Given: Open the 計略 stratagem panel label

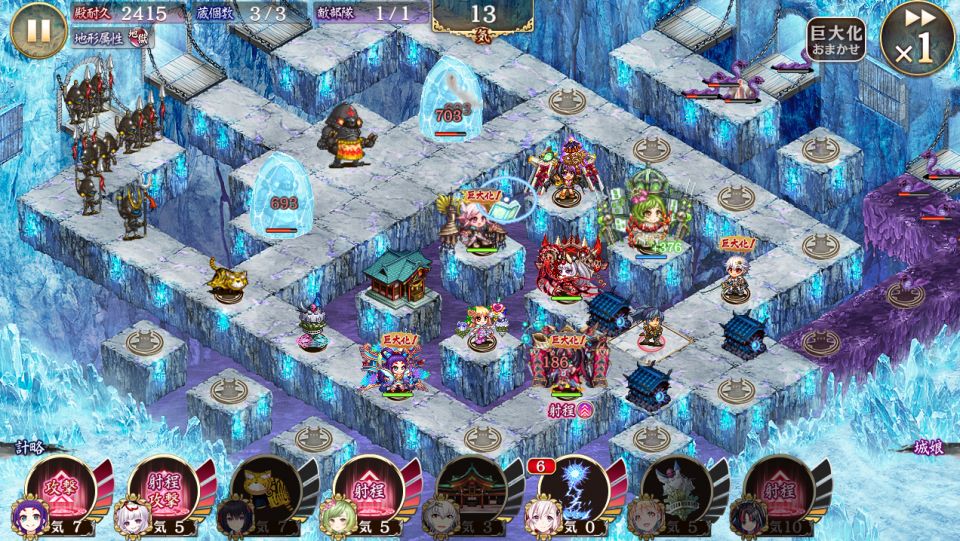Looking at the screenshot, I should tap(31, 448).
